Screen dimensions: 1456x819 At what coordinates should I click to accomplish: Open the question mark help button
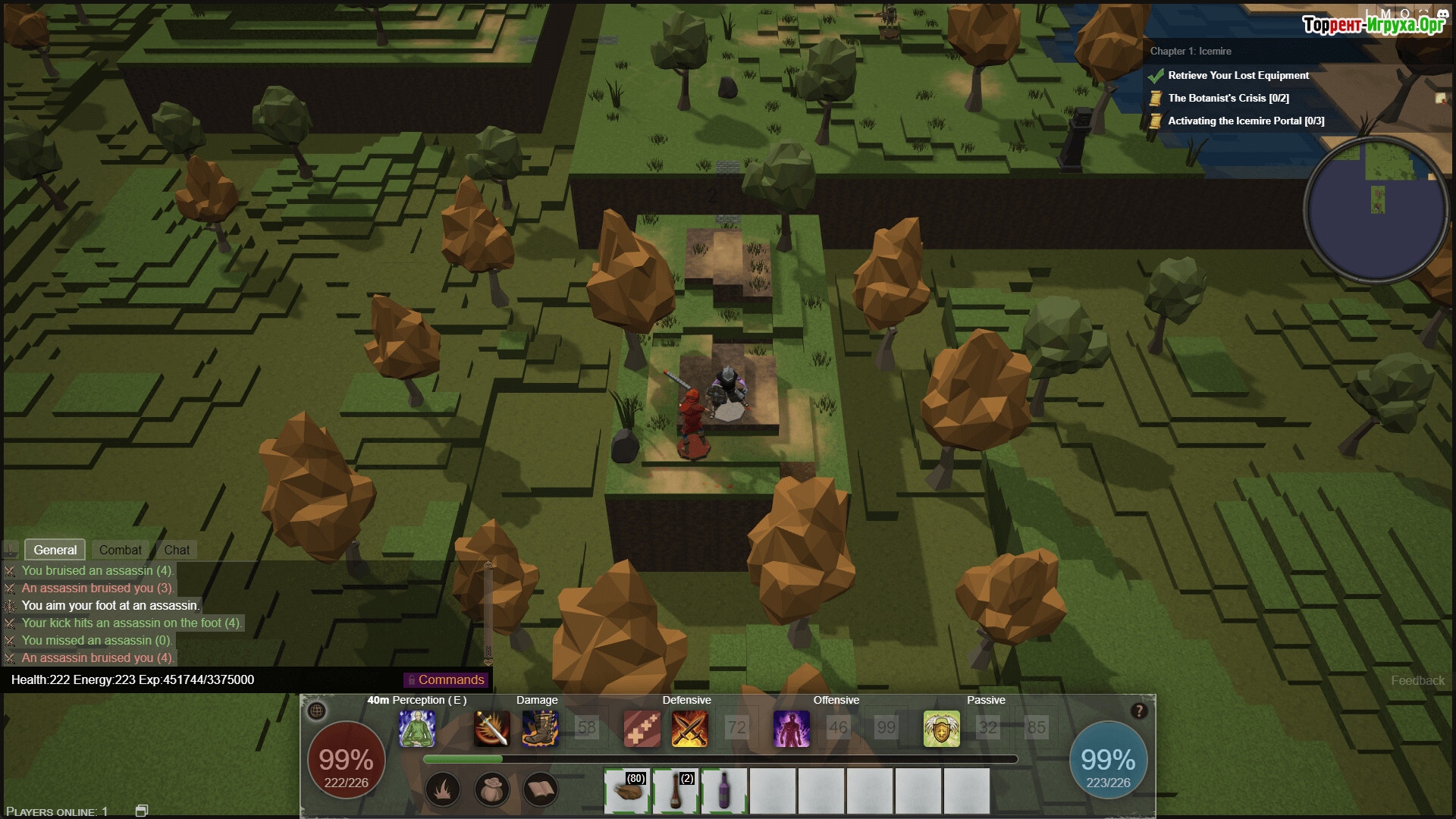[x=1138, y=711]
